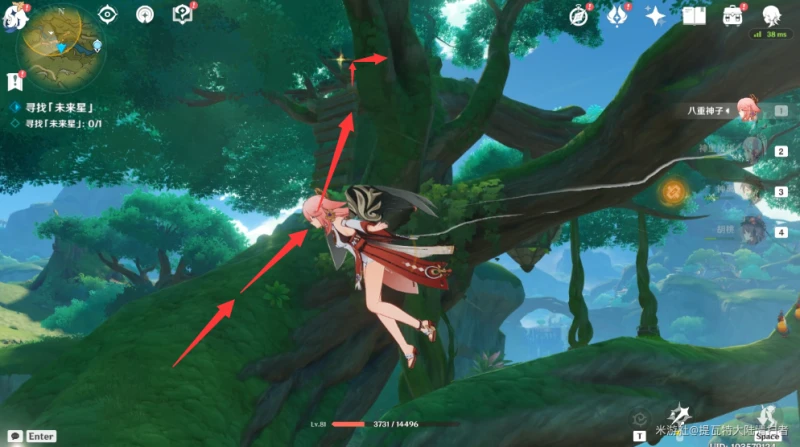Open the Battle Pass winged icon
The image size is (800, 447).
(617, 15)
